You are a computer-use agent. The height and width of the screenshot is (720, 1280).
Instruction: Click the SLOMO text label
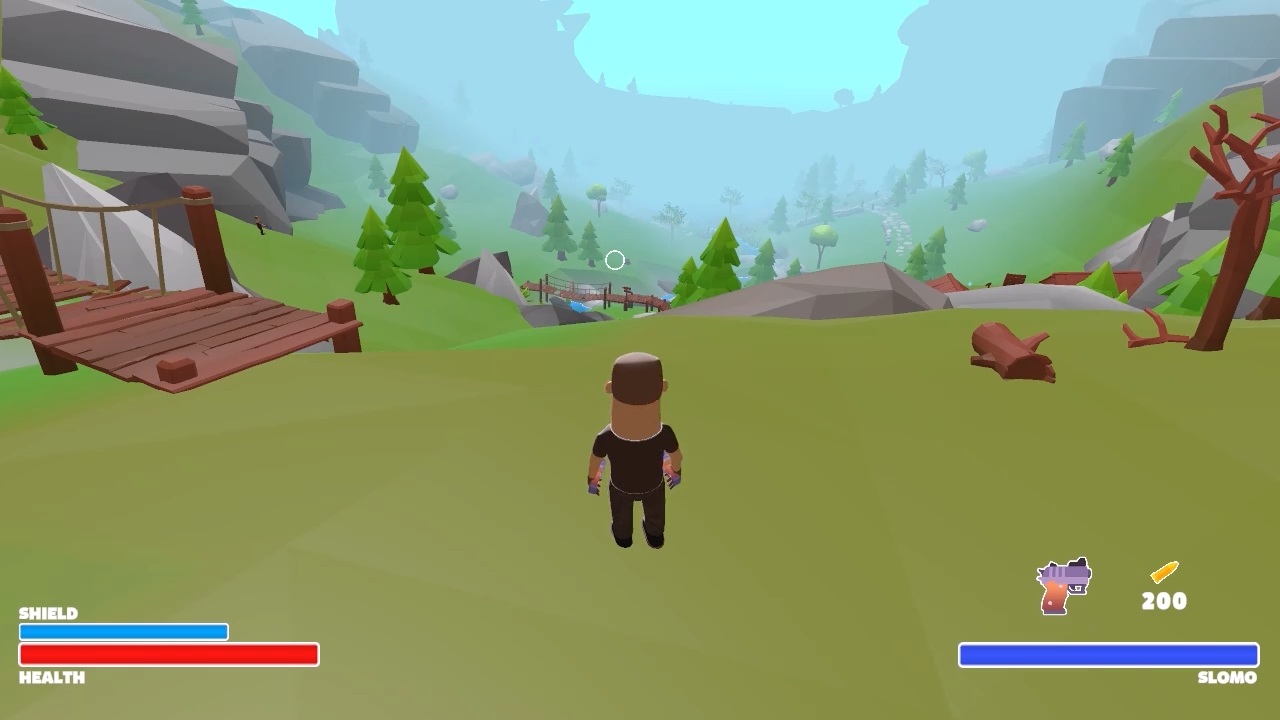click(x=1227, y=677)
